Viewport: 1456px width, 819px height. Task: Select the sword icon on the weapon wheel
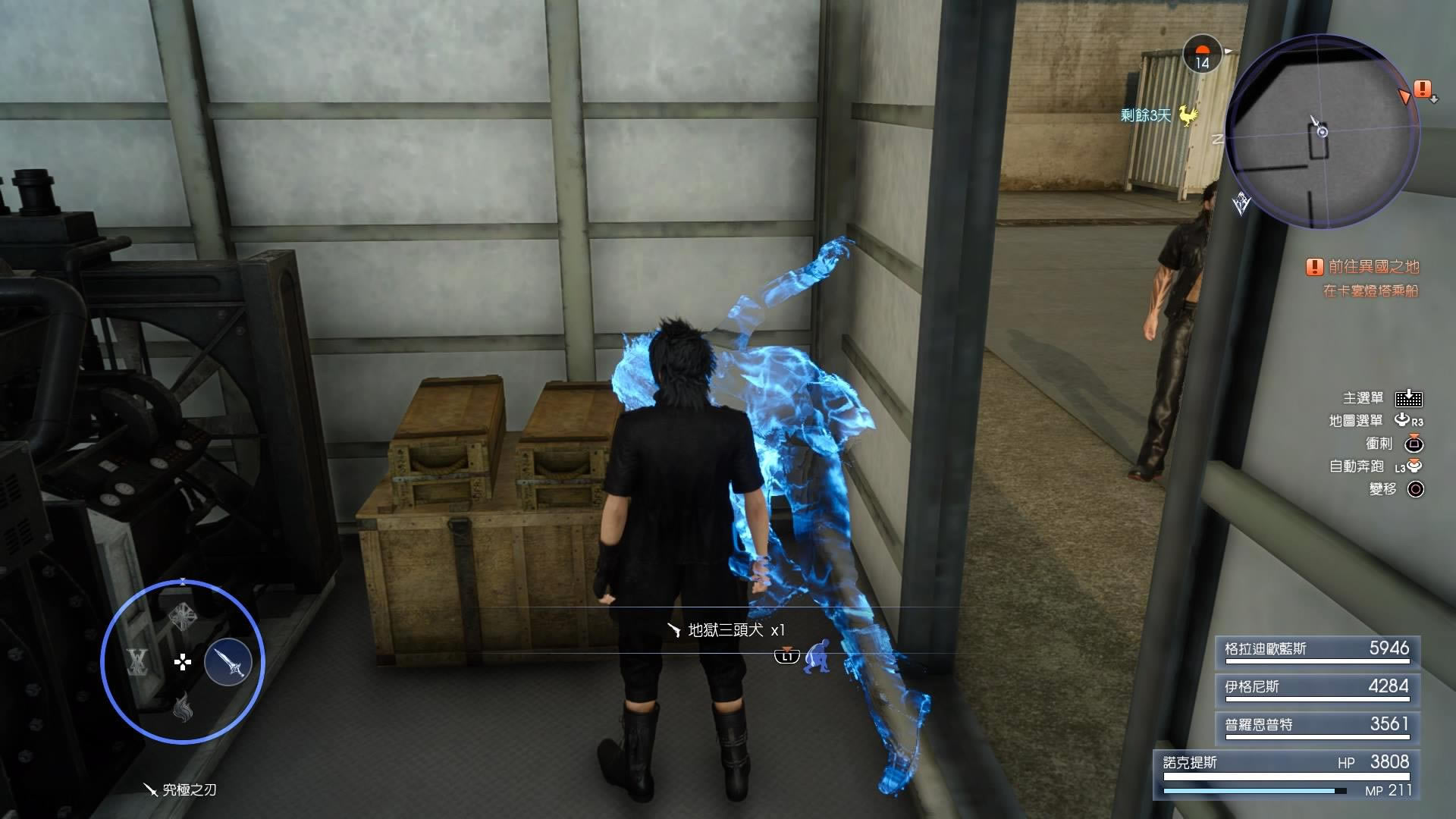[228, 661]
